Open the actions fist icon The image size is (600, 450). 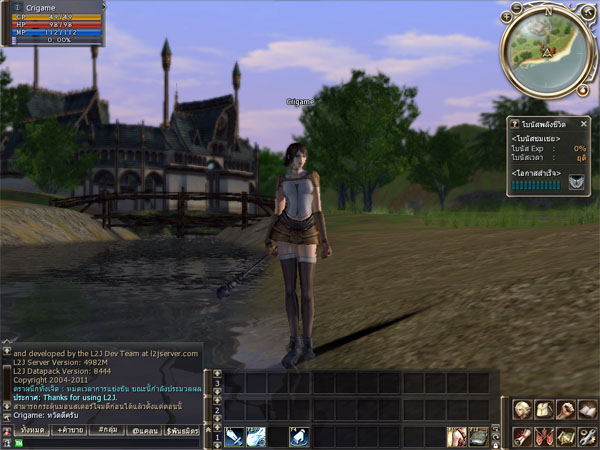pyautogui.click(x=565, y=409)
